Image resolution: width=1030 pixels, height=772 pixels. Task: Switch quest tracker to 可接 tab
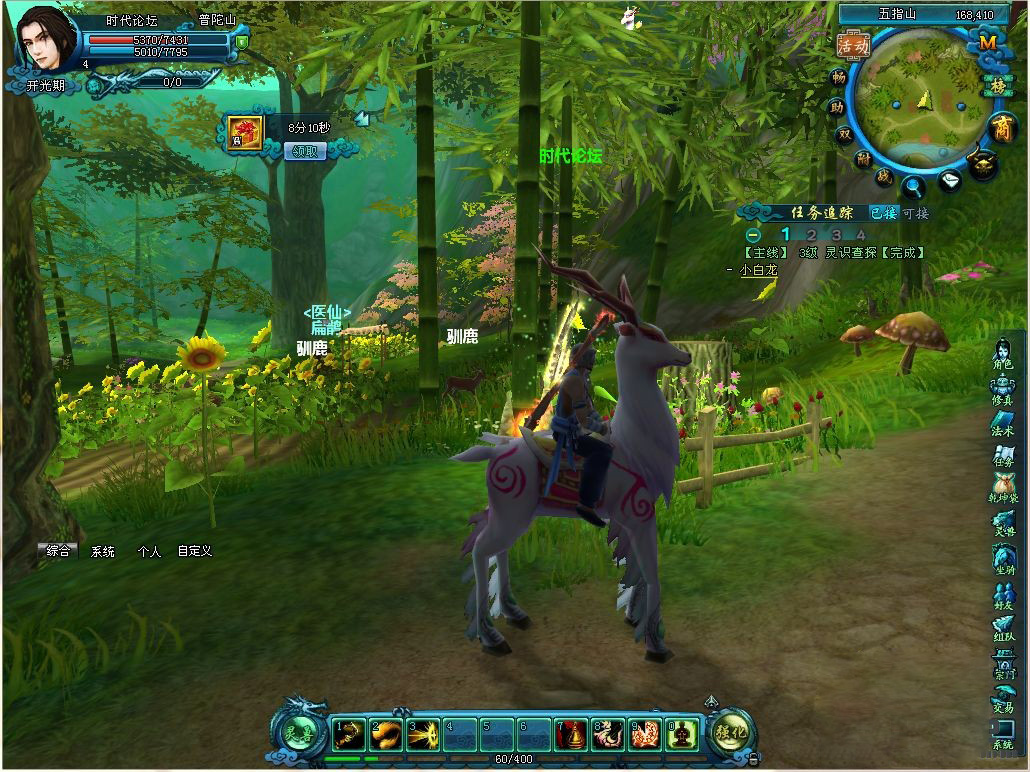(x=915, y=213)
